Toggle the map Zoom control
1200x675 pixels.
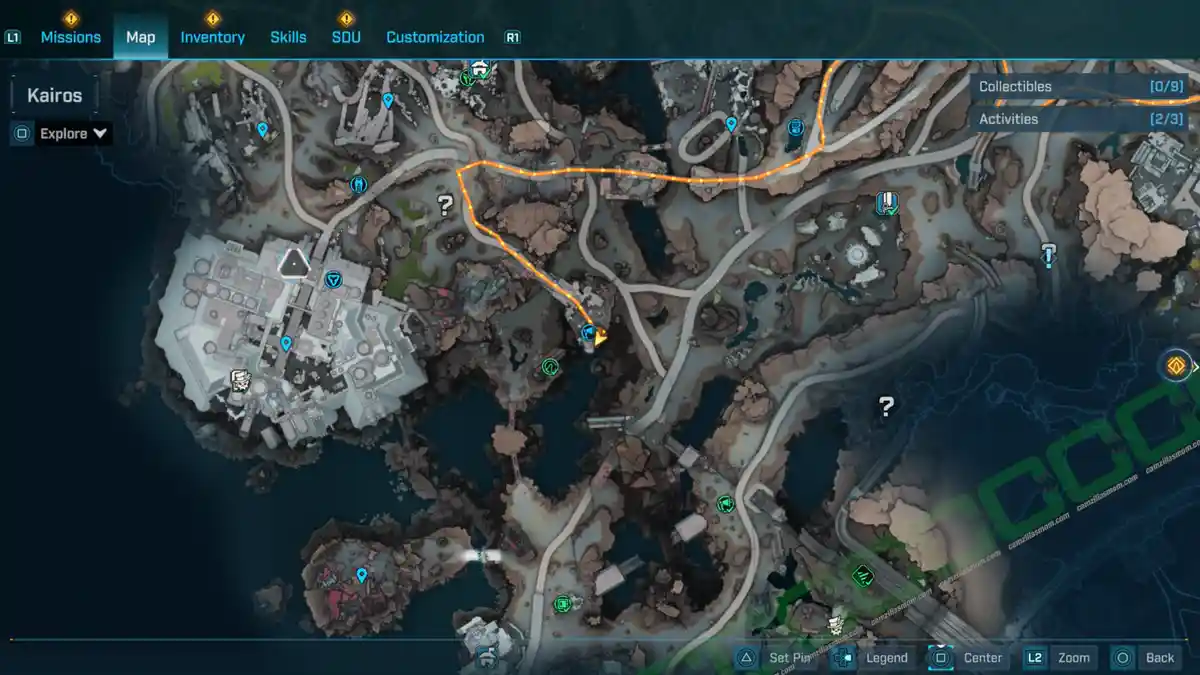(1060, 658)
